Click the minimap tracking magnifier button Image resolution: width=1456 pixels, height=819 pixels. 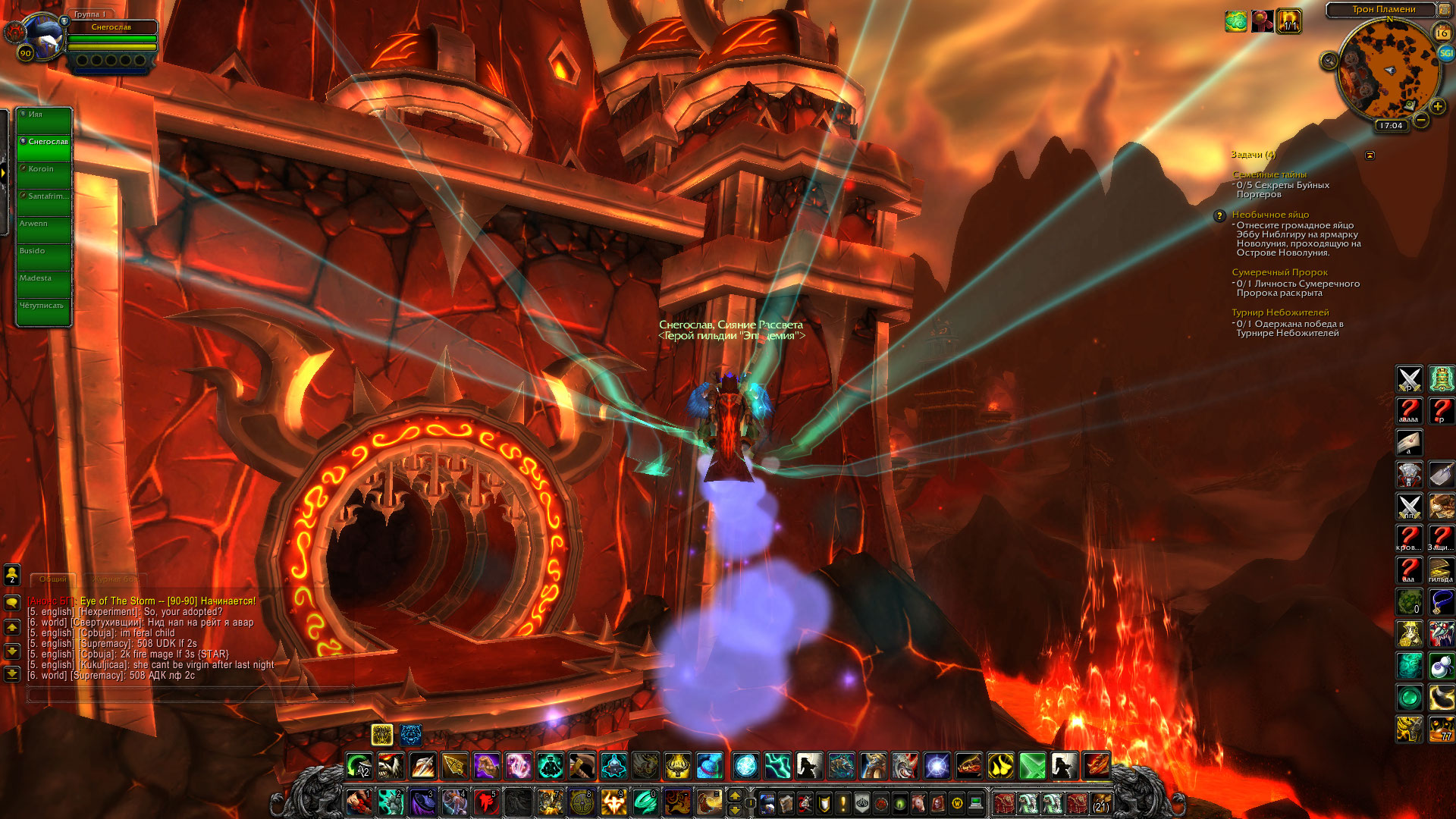[x=1329, y=61]
